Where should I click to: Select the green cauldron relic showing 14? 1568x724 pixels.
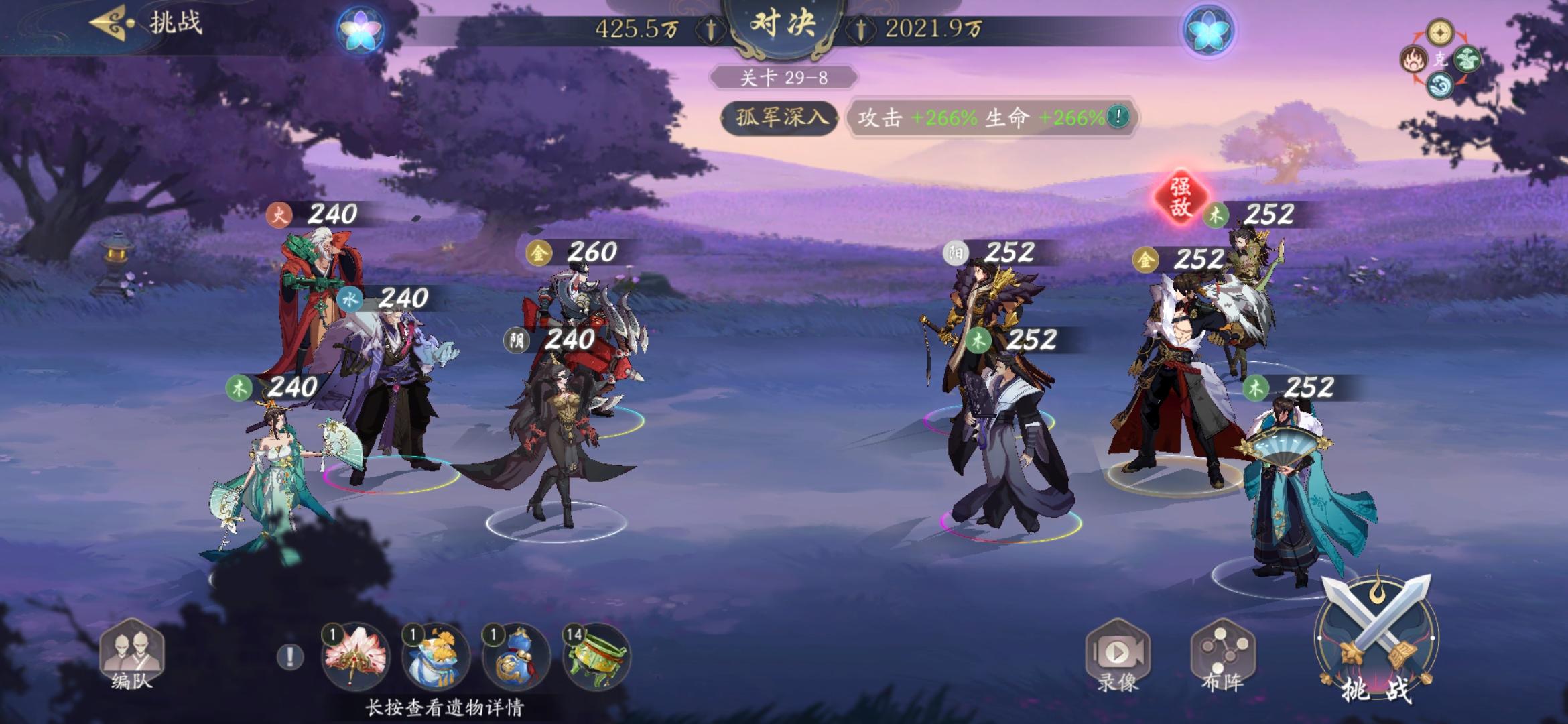(x=595, y=658)
